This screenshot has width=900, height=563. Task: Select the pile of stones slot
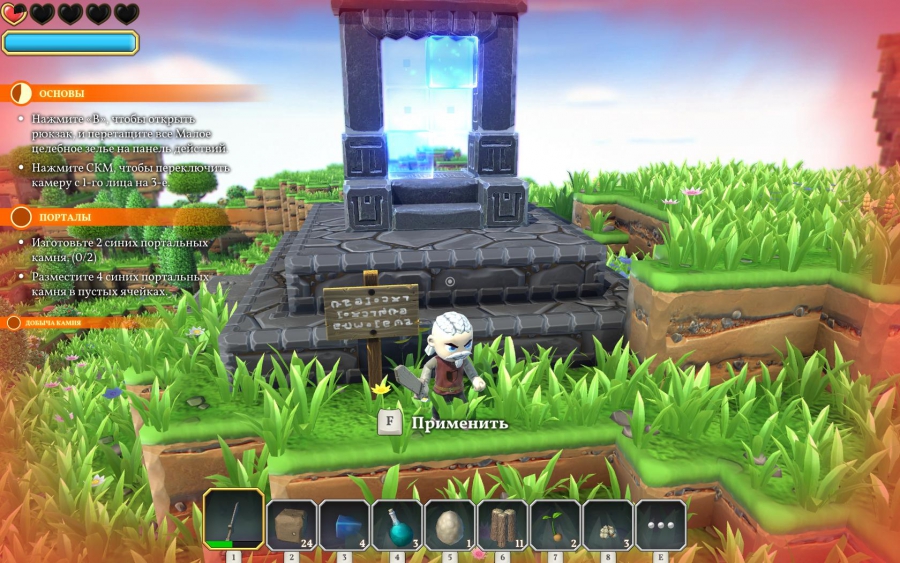tap(607, 524)
